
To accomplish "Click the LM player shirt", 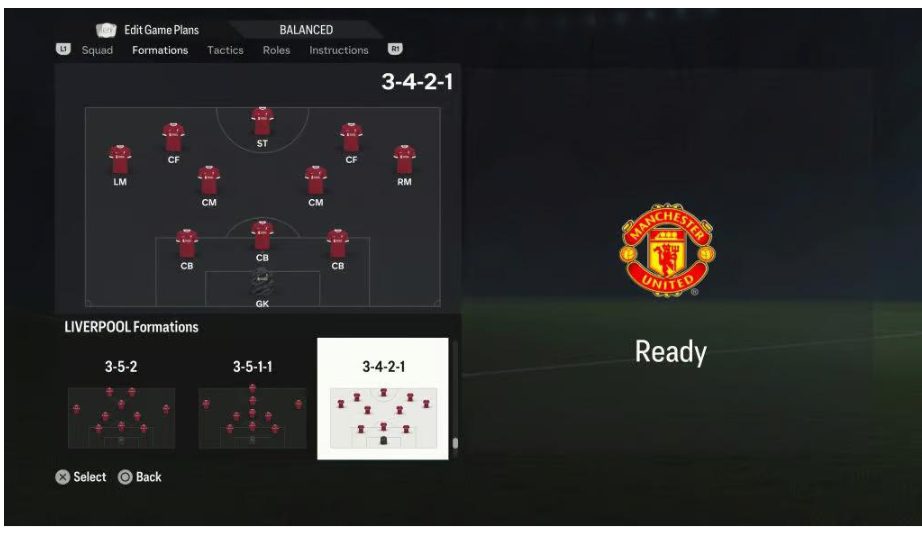I will pyautogui.click(x=120, y=159).
